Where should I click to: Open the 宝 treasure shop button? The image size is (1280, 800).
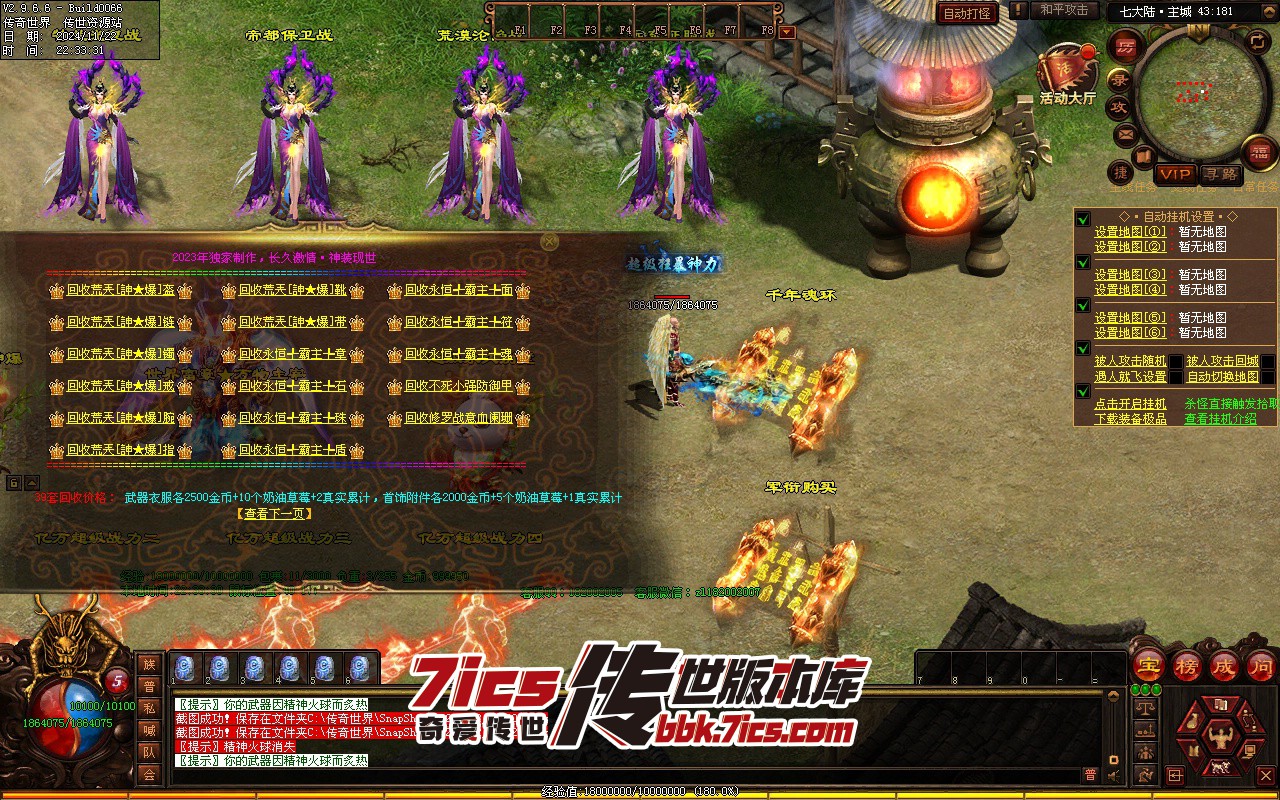1149,667
